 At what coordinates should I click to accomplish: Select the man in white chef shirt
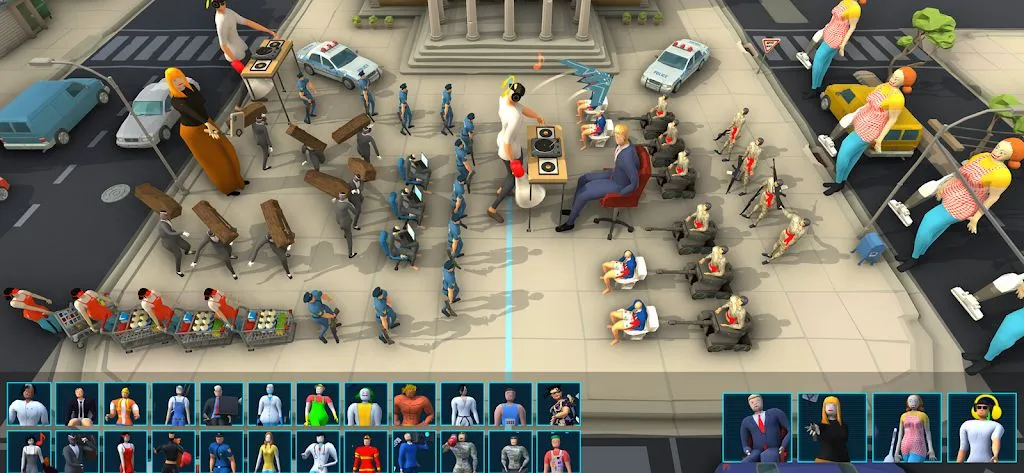tap(29, 404)
